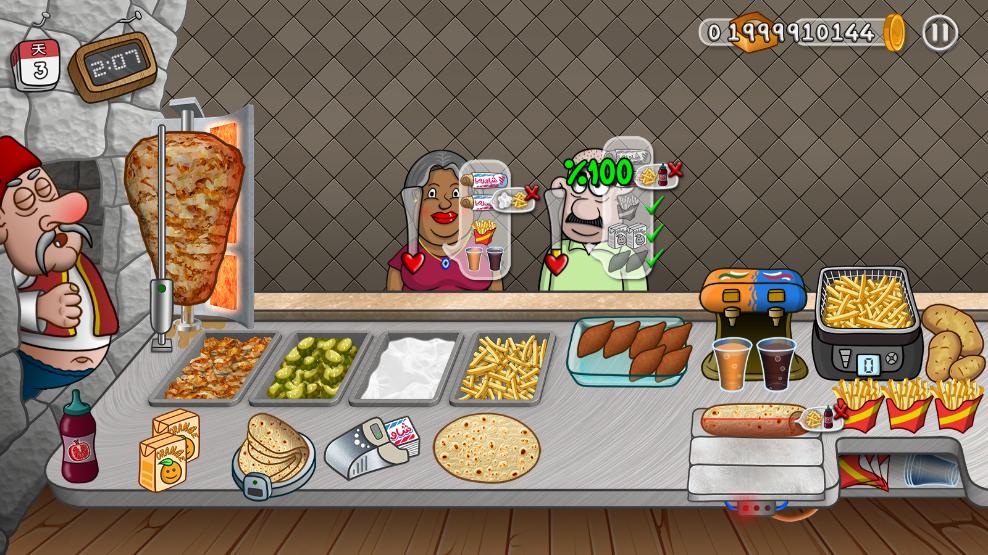
Task: Pick up the wrapped shawarma sandwich
Action: [752, 420]
